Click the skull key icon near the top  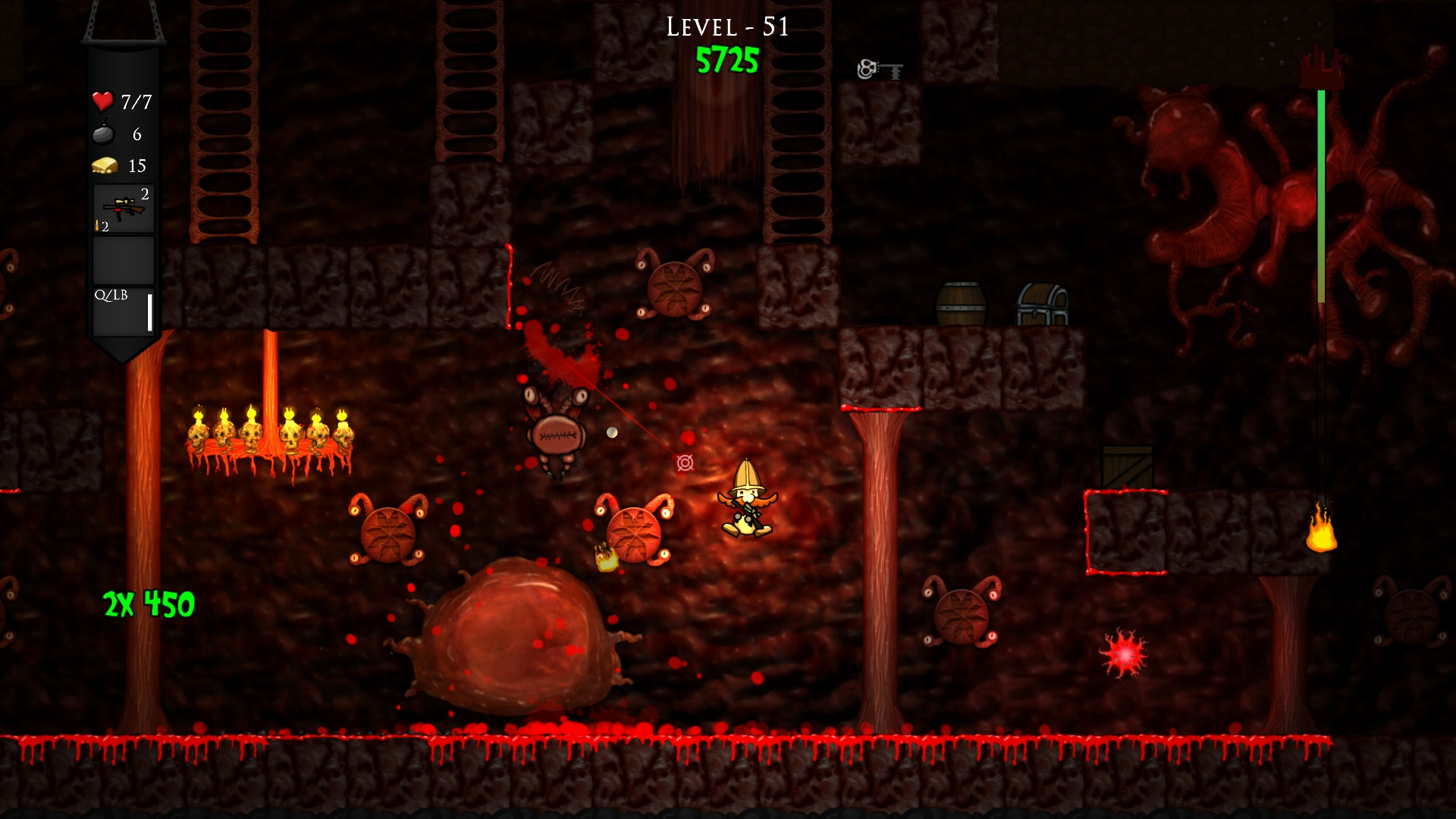880,68
